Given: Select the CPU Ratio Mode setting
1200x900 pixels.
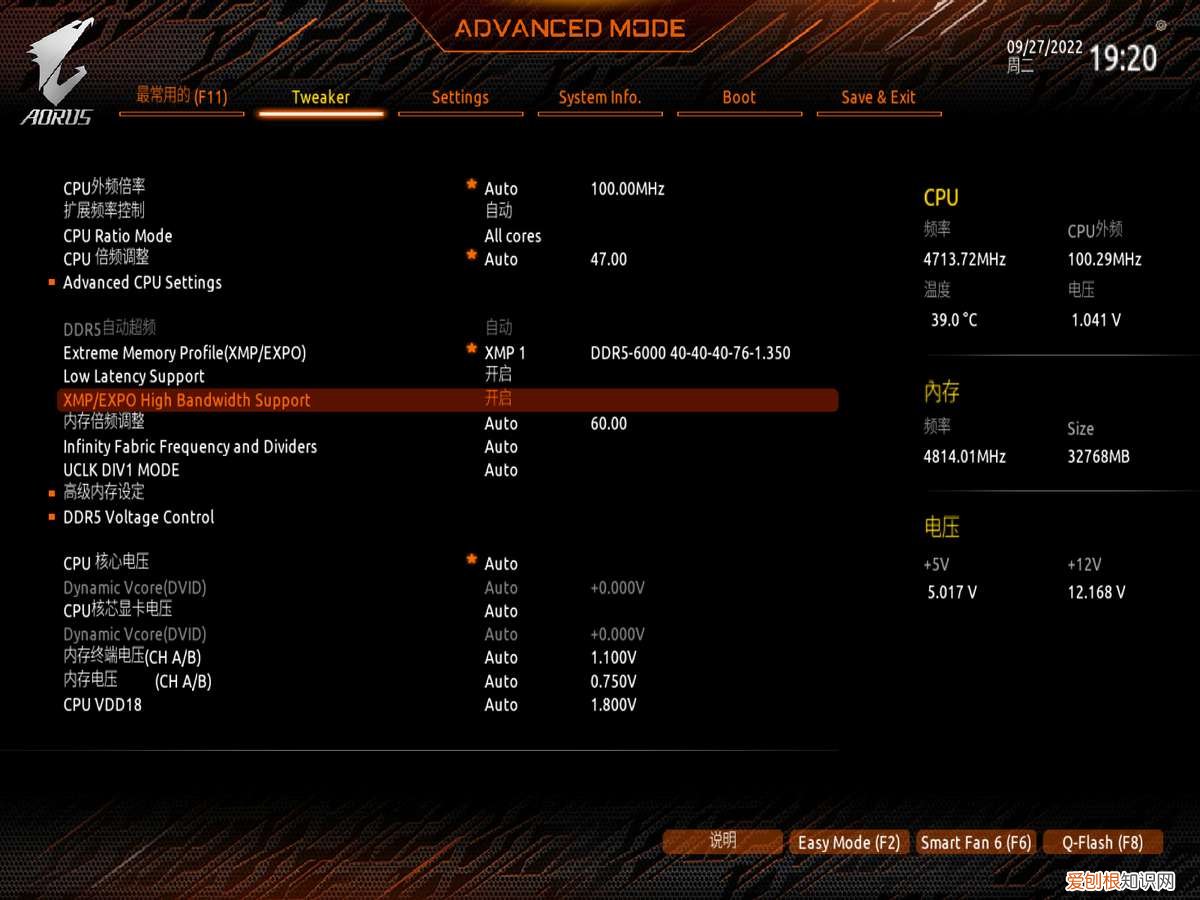Looking at the screenshot, I should pyautogui.click(x=118, y=237).
